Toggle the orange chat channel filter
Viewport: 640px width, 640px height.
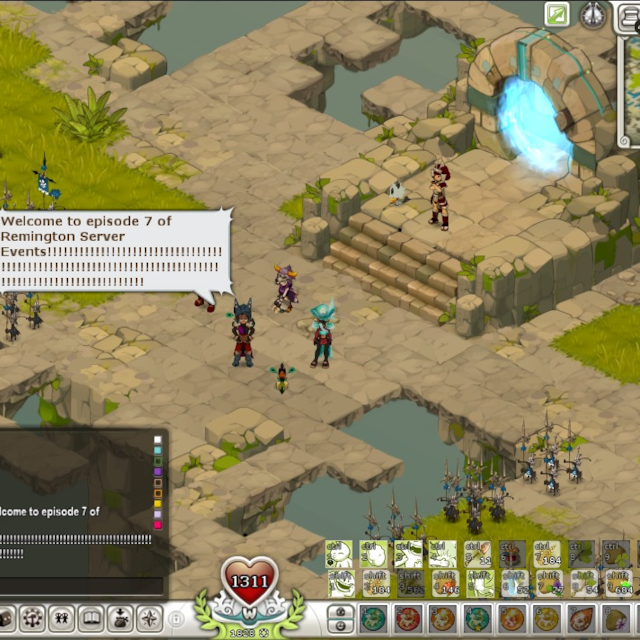[157, 492]
